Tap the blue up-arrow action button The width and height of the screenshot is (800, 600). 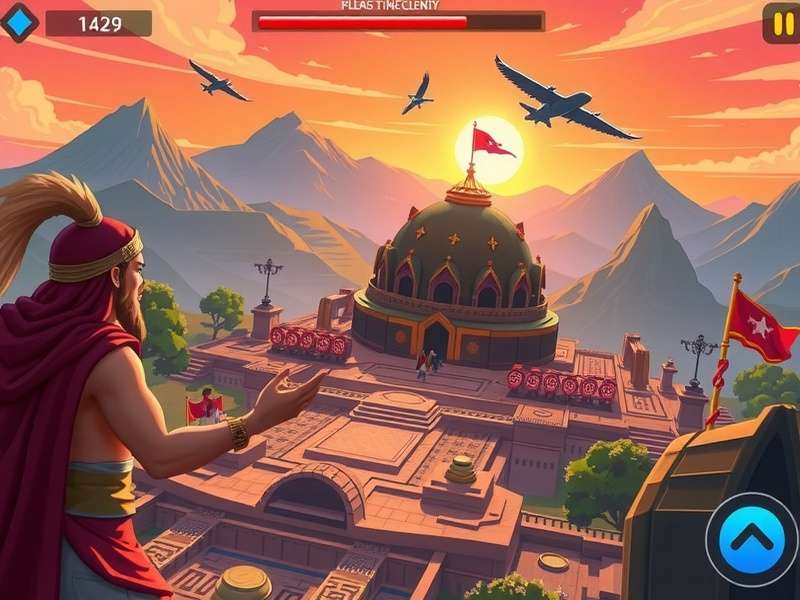click(x=752, y=539)
